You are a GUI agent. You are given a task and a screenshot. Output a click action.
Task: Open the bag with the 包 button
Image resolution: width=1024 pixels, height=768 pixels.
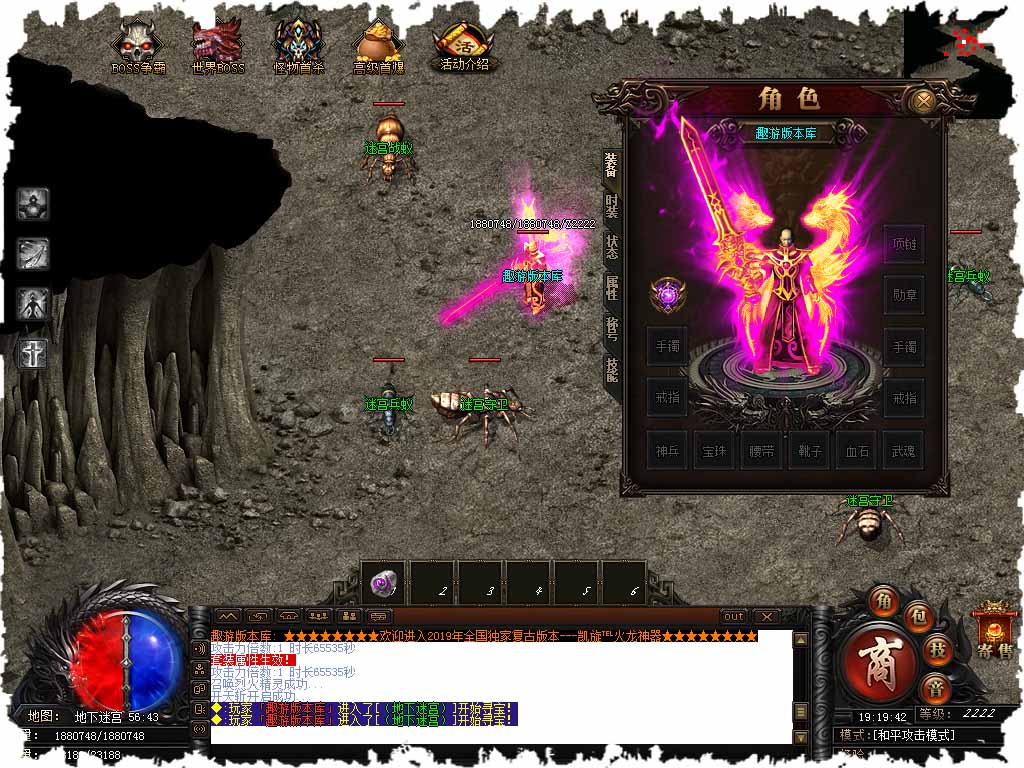point(919,617)
